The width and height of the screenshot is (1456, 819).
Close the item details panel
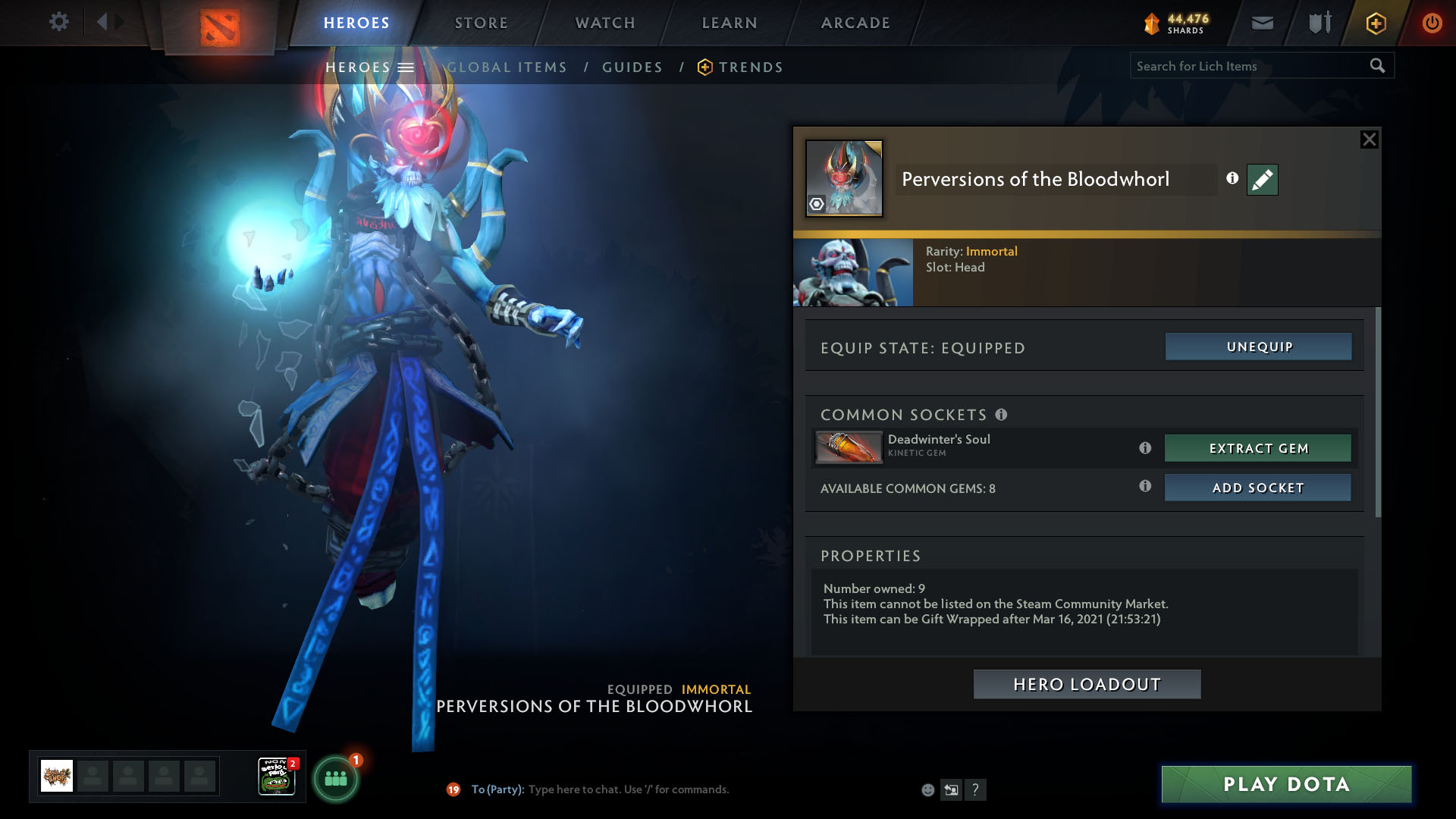click(x=1369, y=140)
